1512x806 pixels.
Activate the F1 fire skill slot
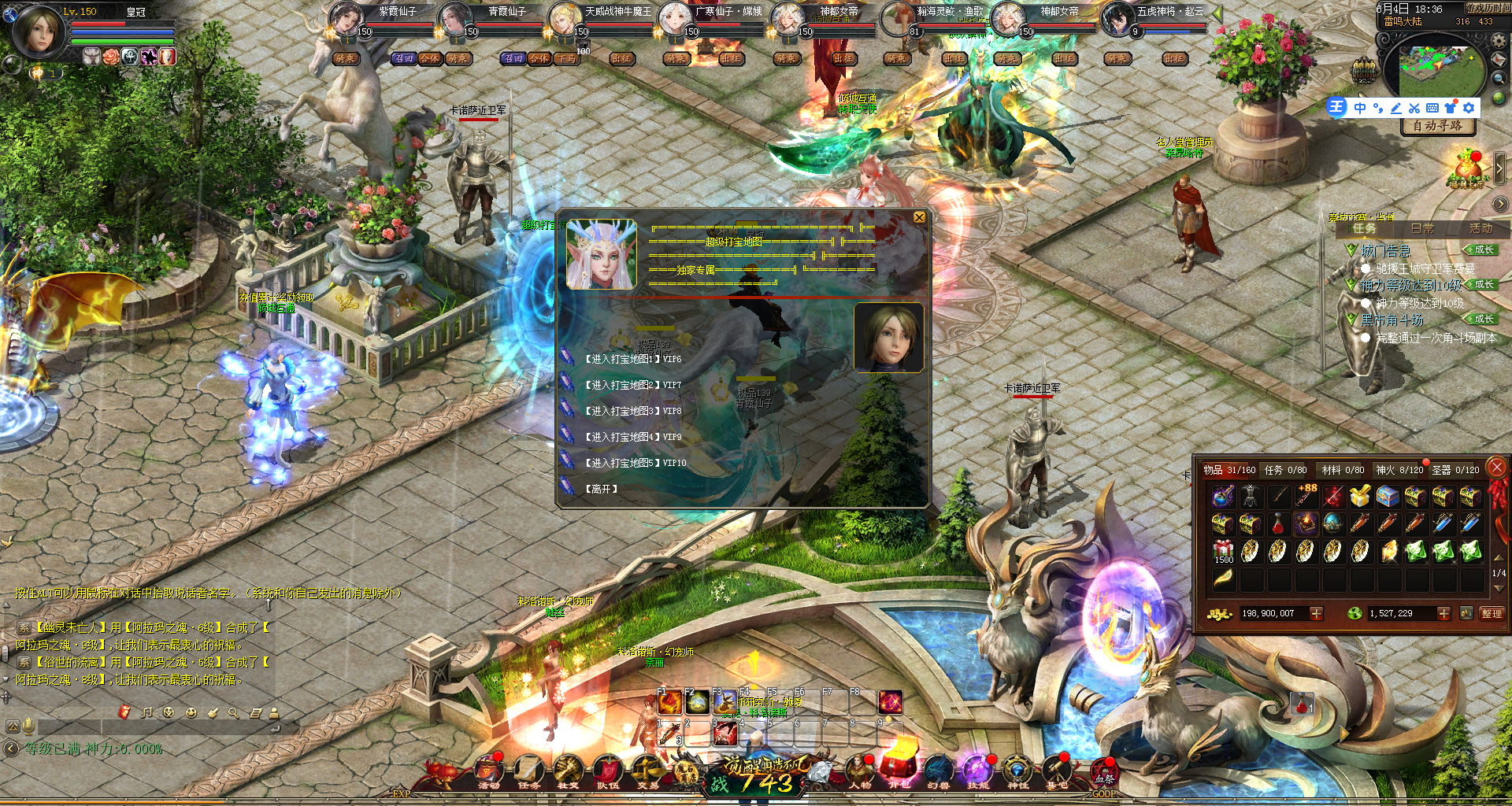[670, 702]
